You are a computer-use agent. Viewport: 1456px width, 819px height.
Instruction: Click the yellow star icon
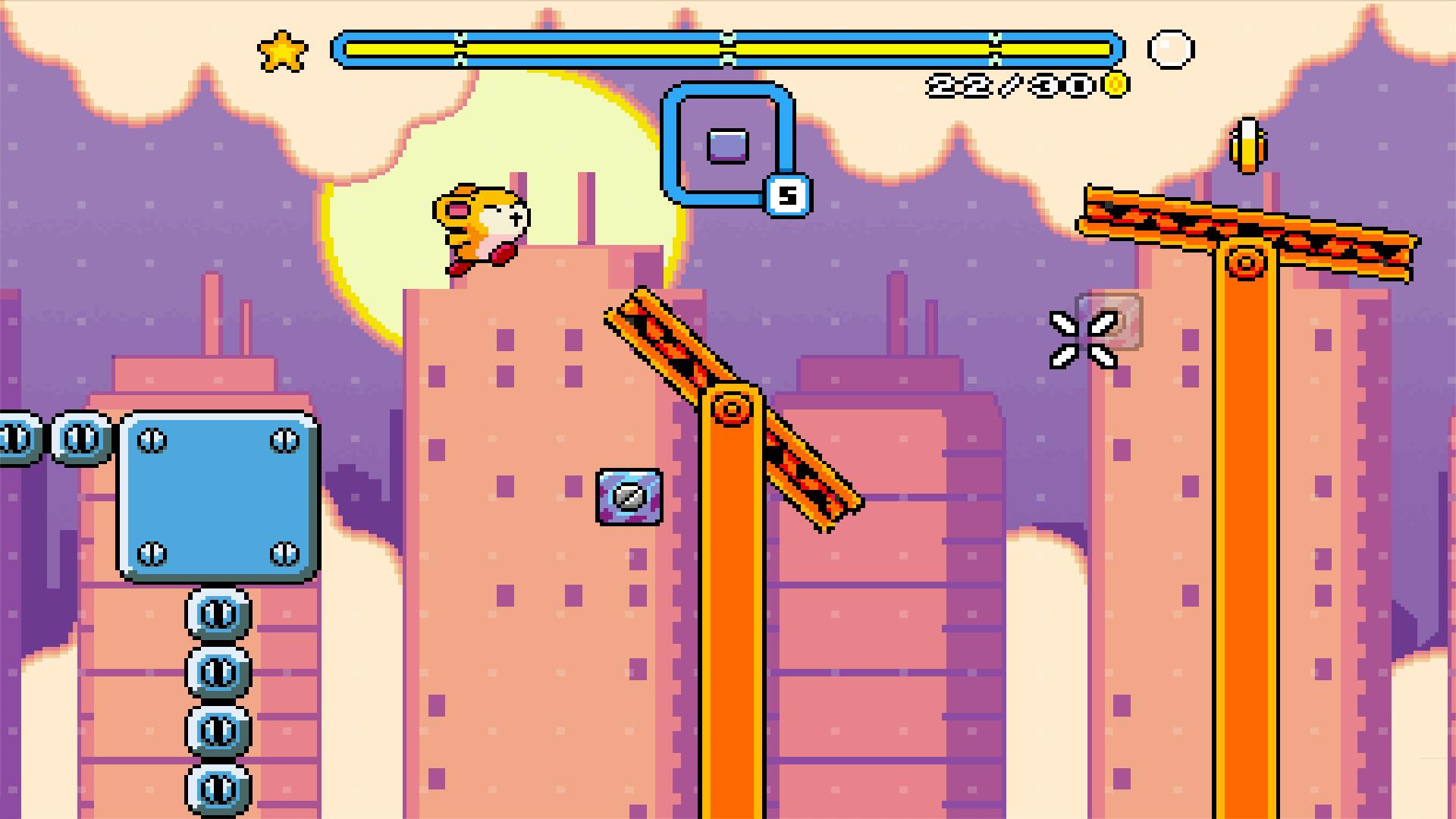coord(282,51)
